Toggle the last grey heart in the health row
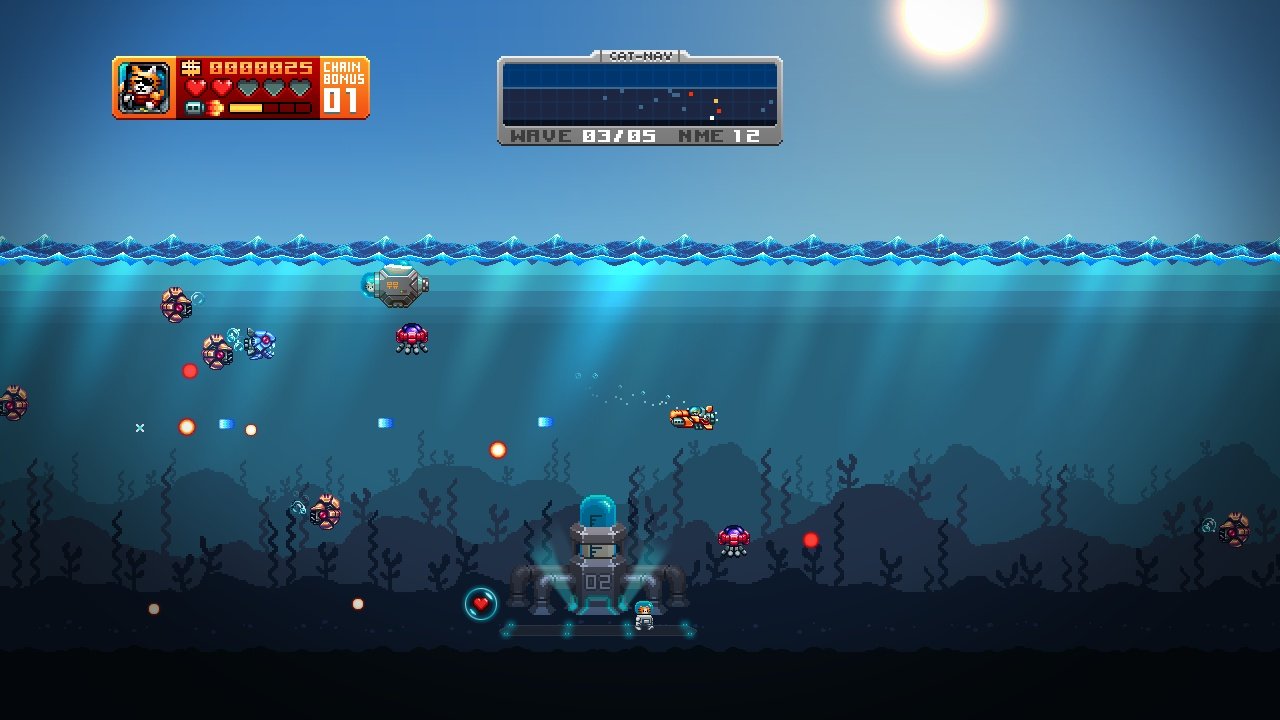The image size is (1280, 720). (x=298, y=86)
